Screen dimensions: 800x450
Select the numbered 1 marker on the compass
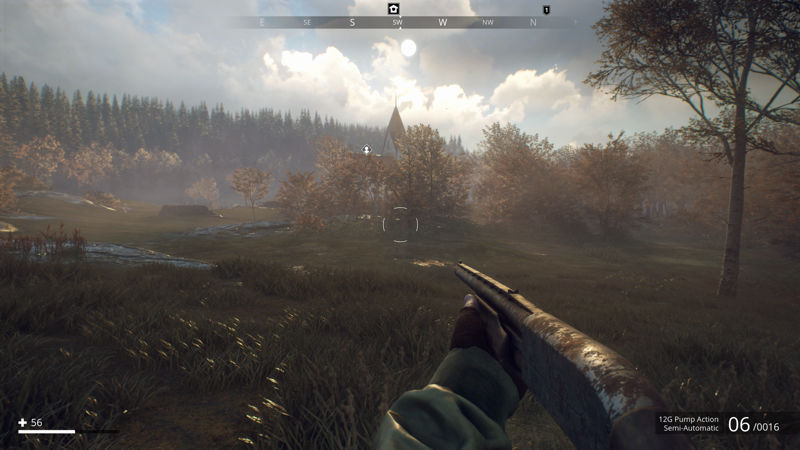pos(546,10)
